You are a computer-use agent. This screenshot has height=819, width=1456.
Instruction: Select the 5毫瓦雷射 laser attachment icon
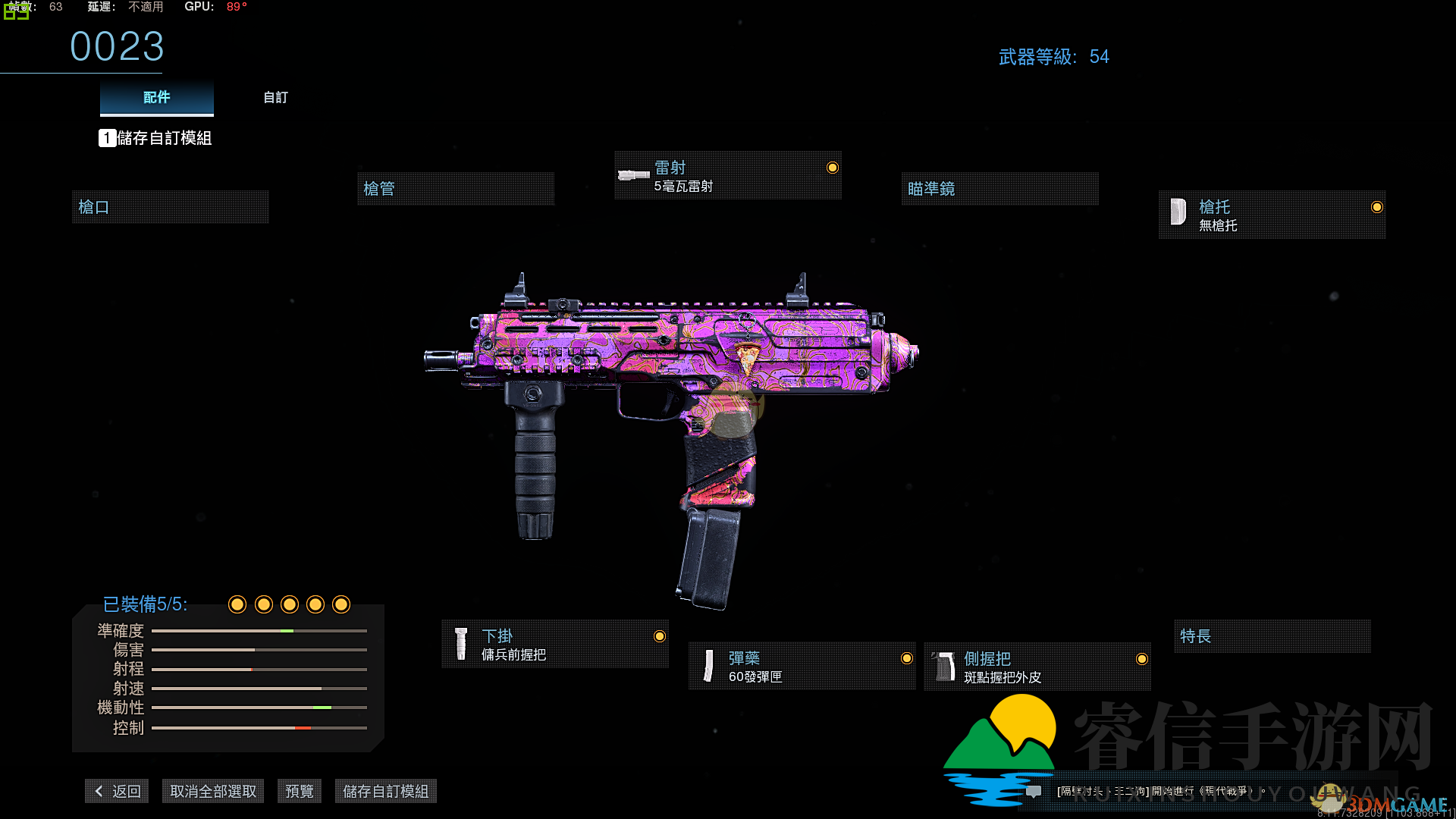pos(632,175)
